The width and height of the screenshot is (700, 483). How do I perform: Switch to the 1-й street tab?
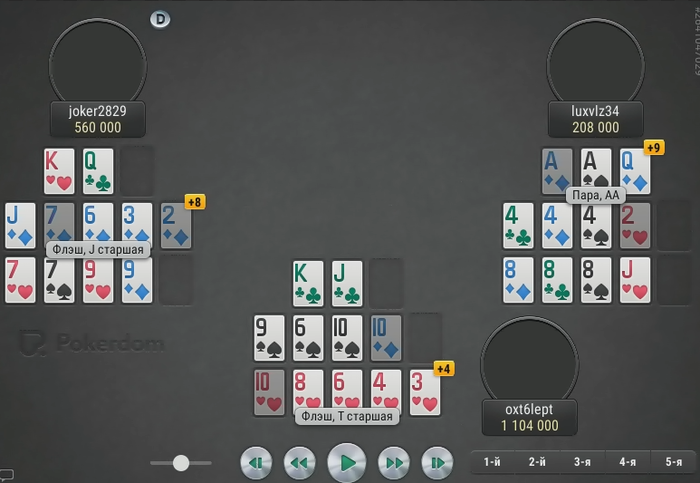492,462
